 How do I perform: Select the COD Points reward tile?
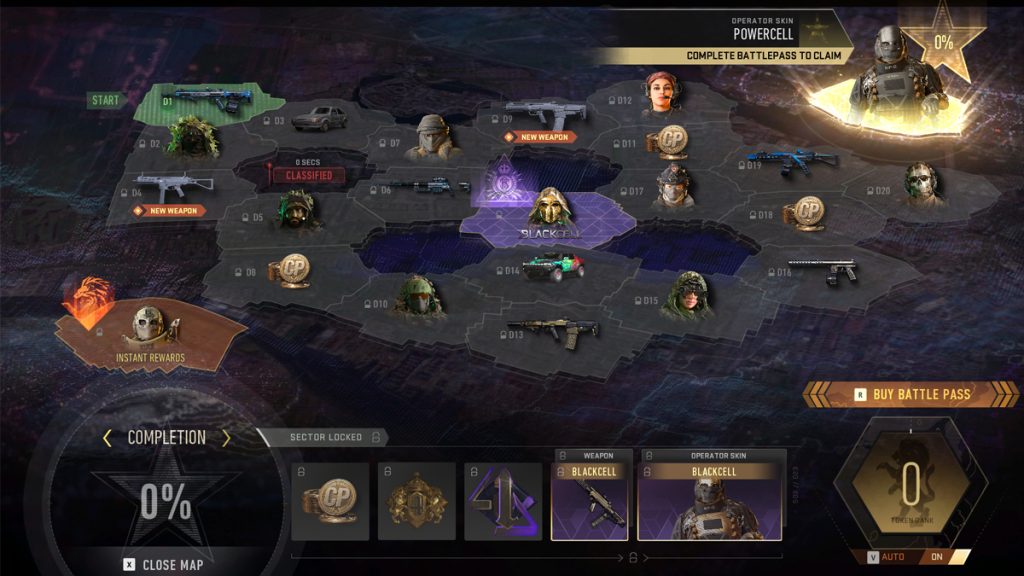click(x=330, y=500)
